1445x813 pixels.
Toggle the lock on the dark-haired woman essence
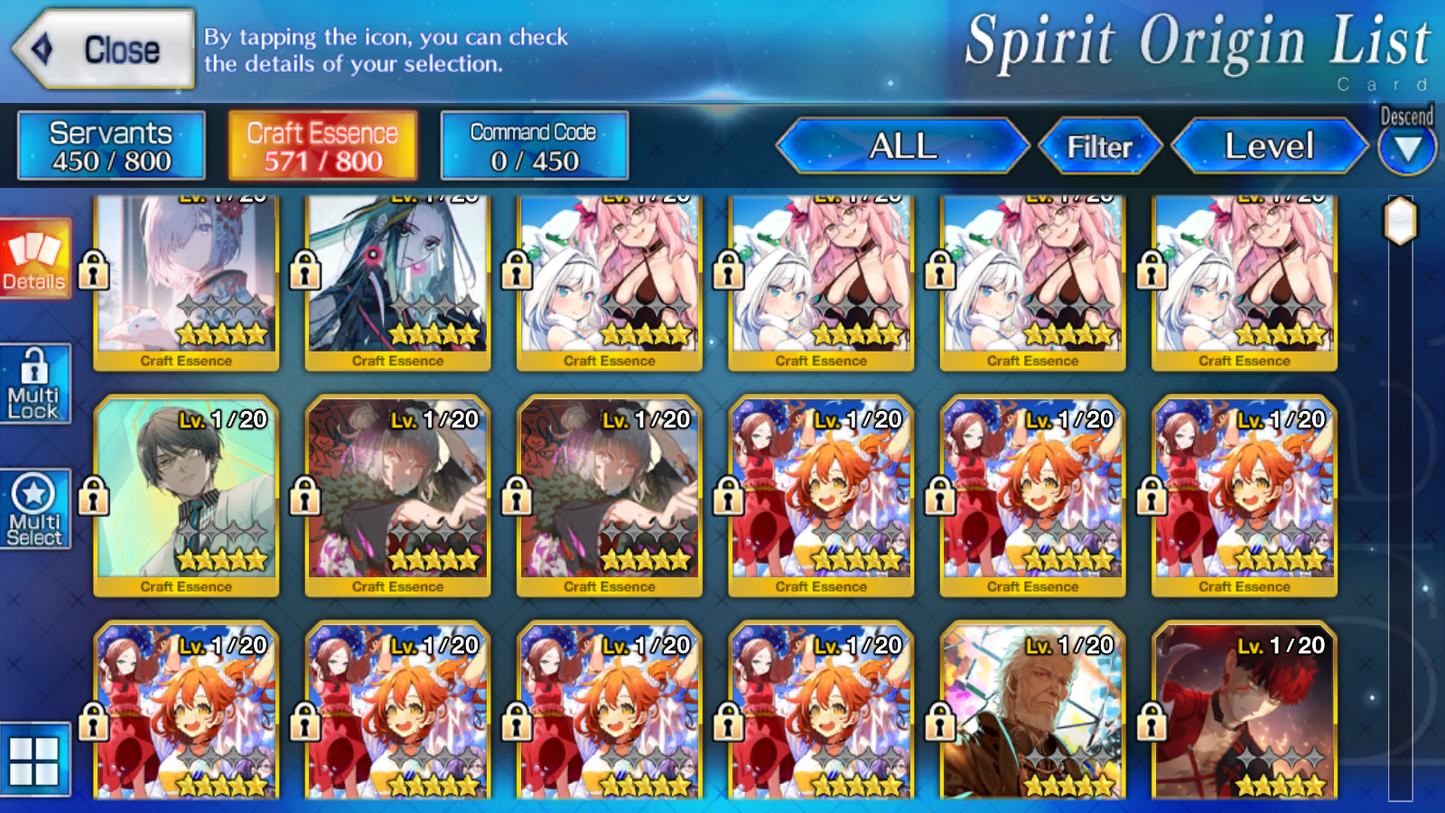pyautogui.click(x=304, y=270)
